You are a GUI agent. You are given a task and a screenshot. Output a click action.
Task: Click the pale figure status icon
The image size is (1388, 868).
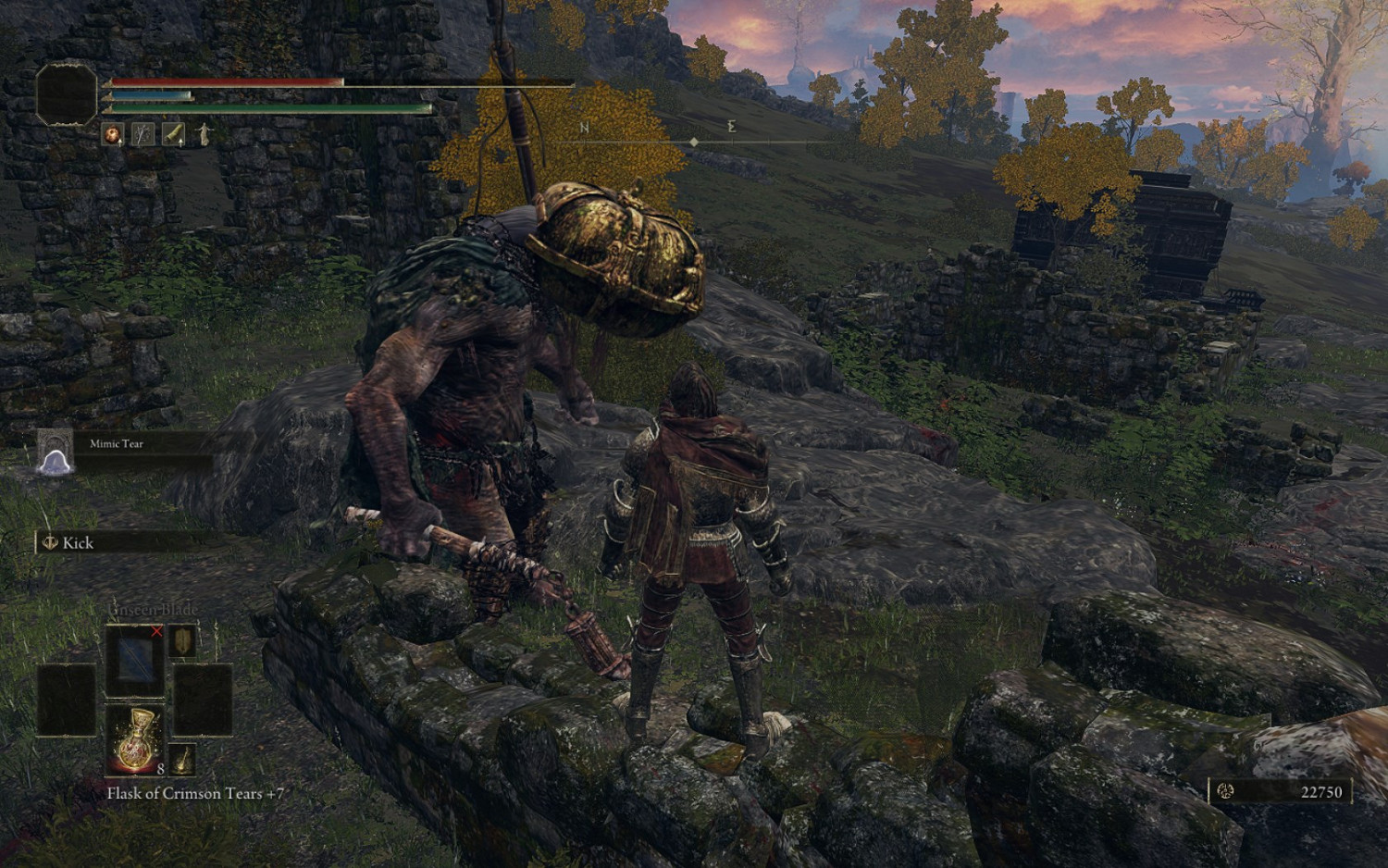204,135
